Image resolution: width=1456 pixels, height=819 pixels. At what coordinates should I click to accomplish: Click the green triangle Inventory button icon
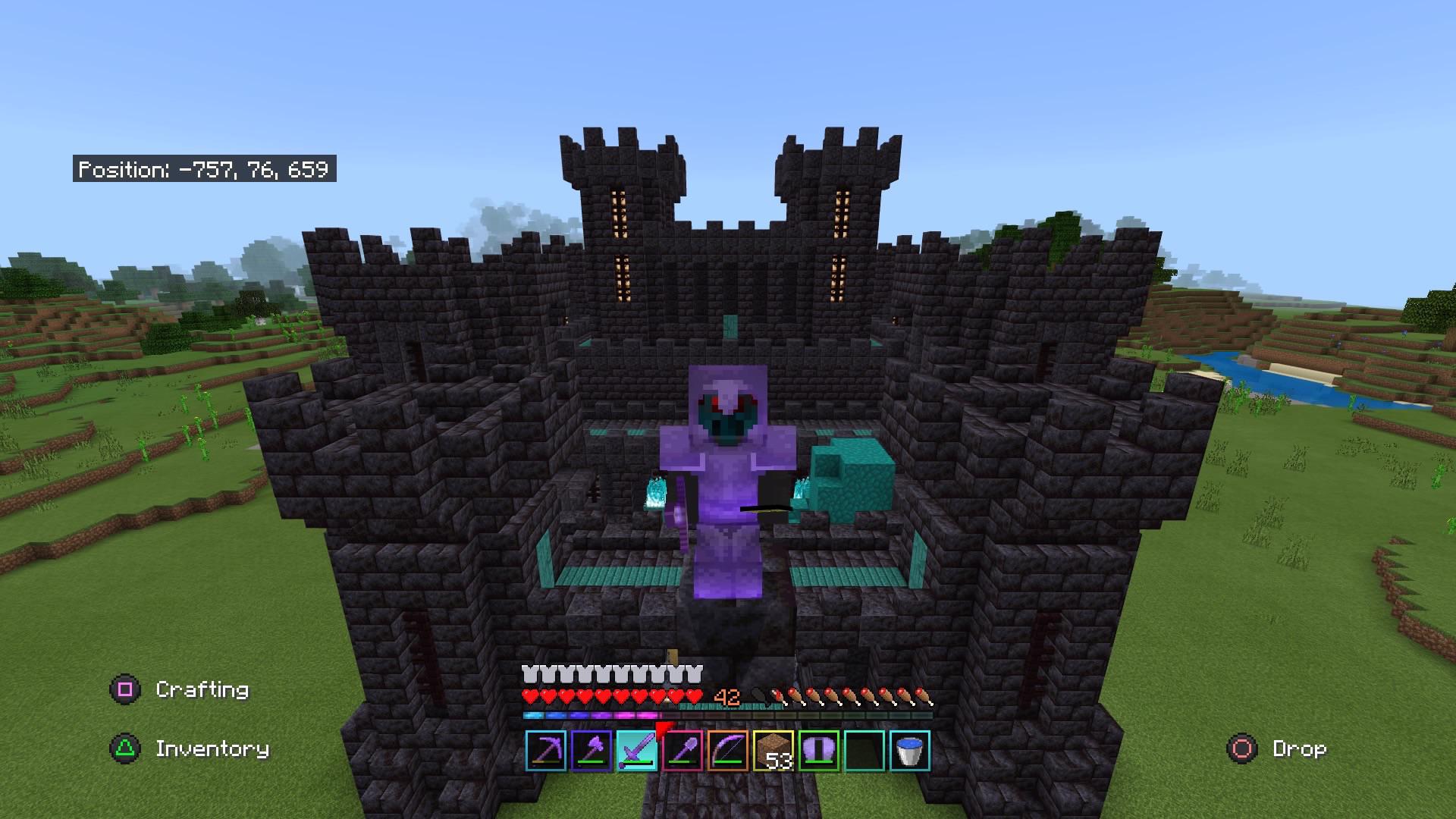point(126,748)
